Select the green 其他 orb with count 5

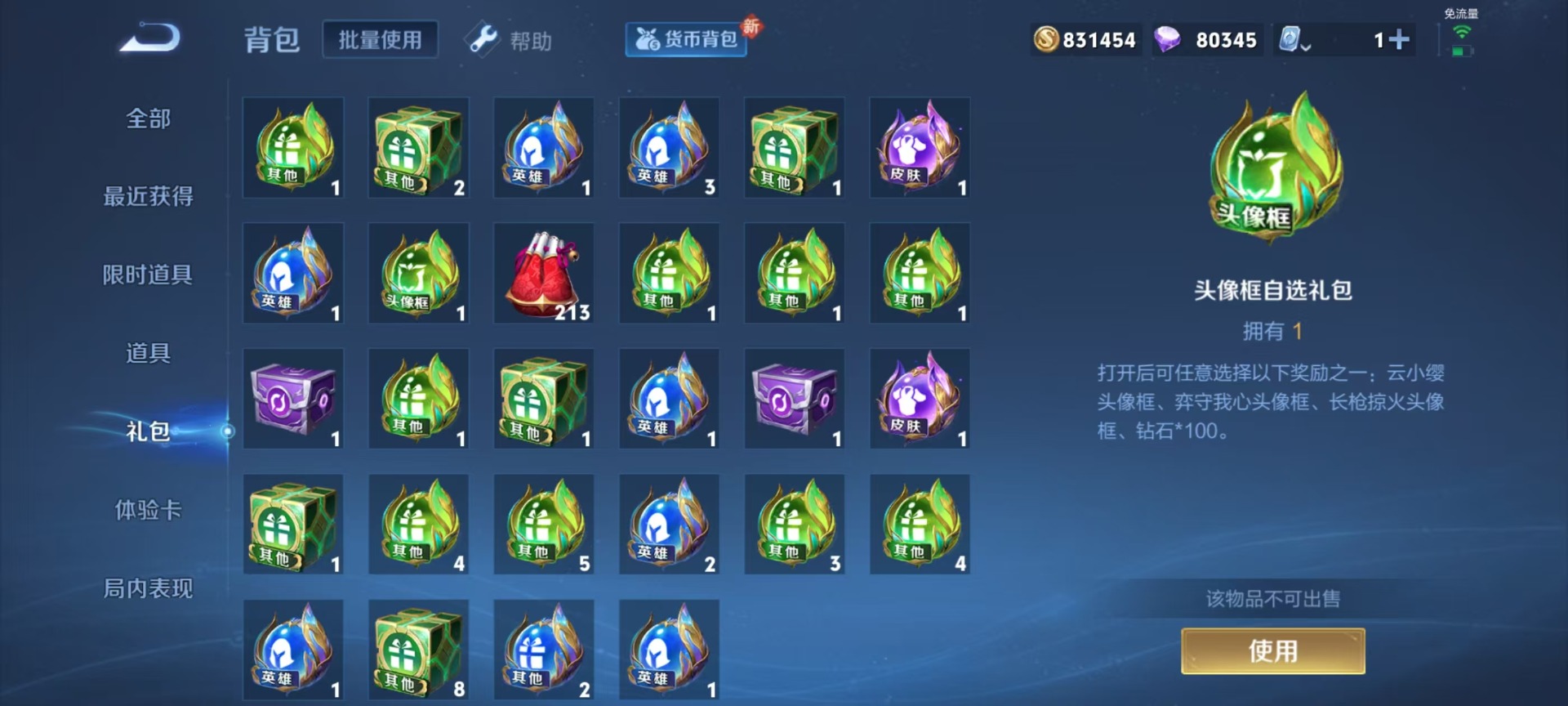click(544, 525)
